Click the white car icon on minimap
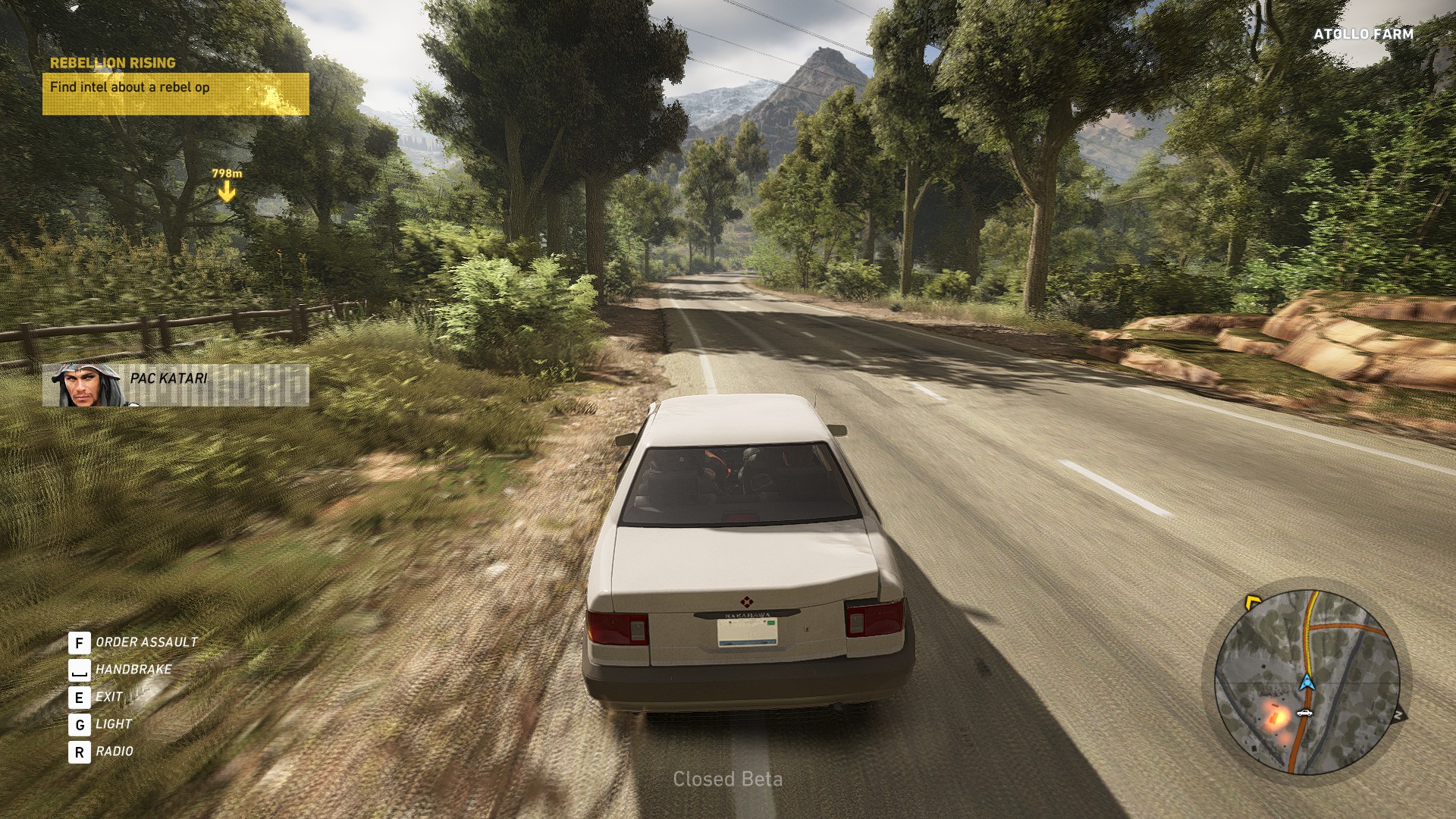 click(1304, 713)
